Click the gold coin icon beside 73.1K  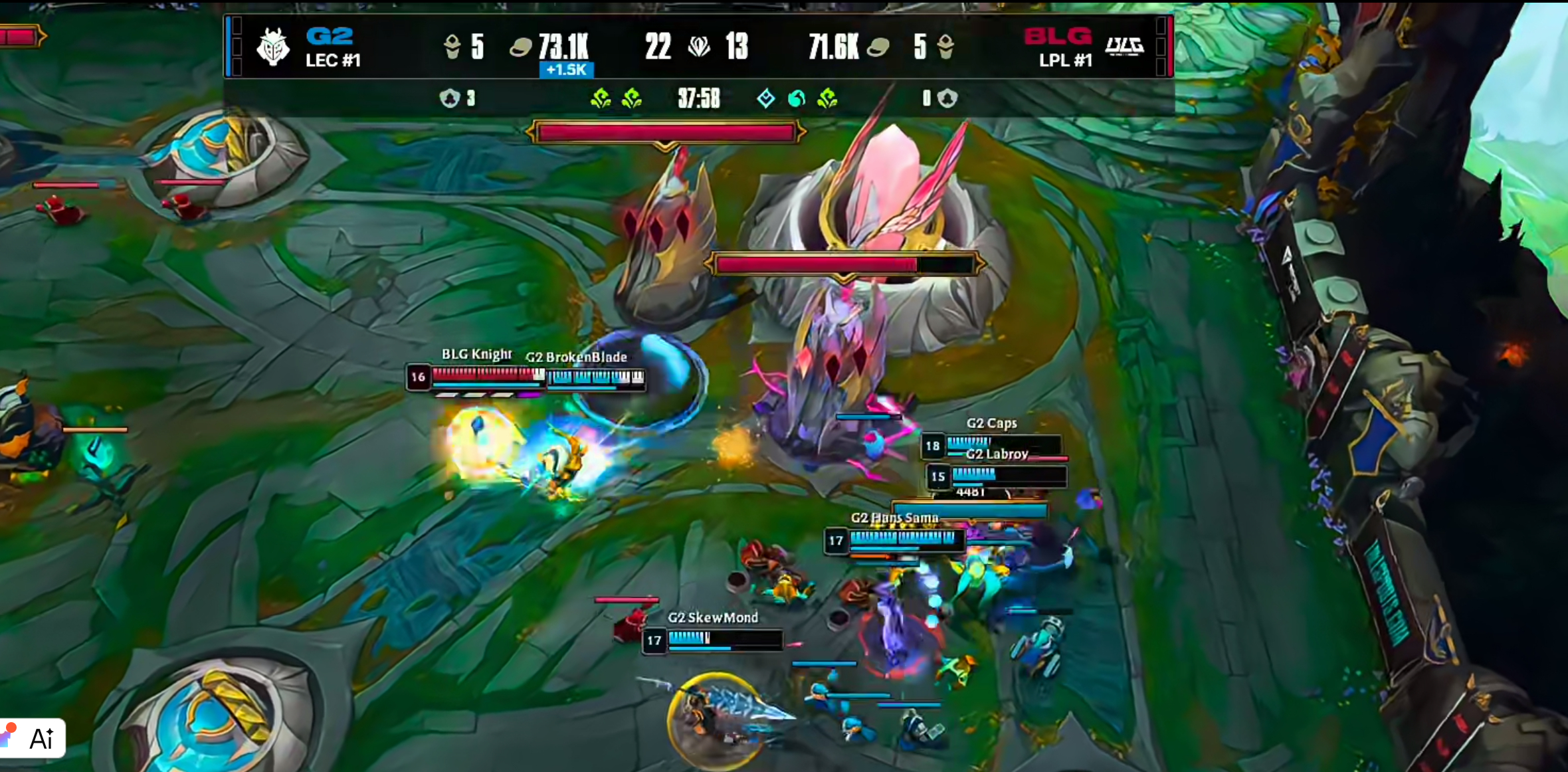(x=522, y=48)
